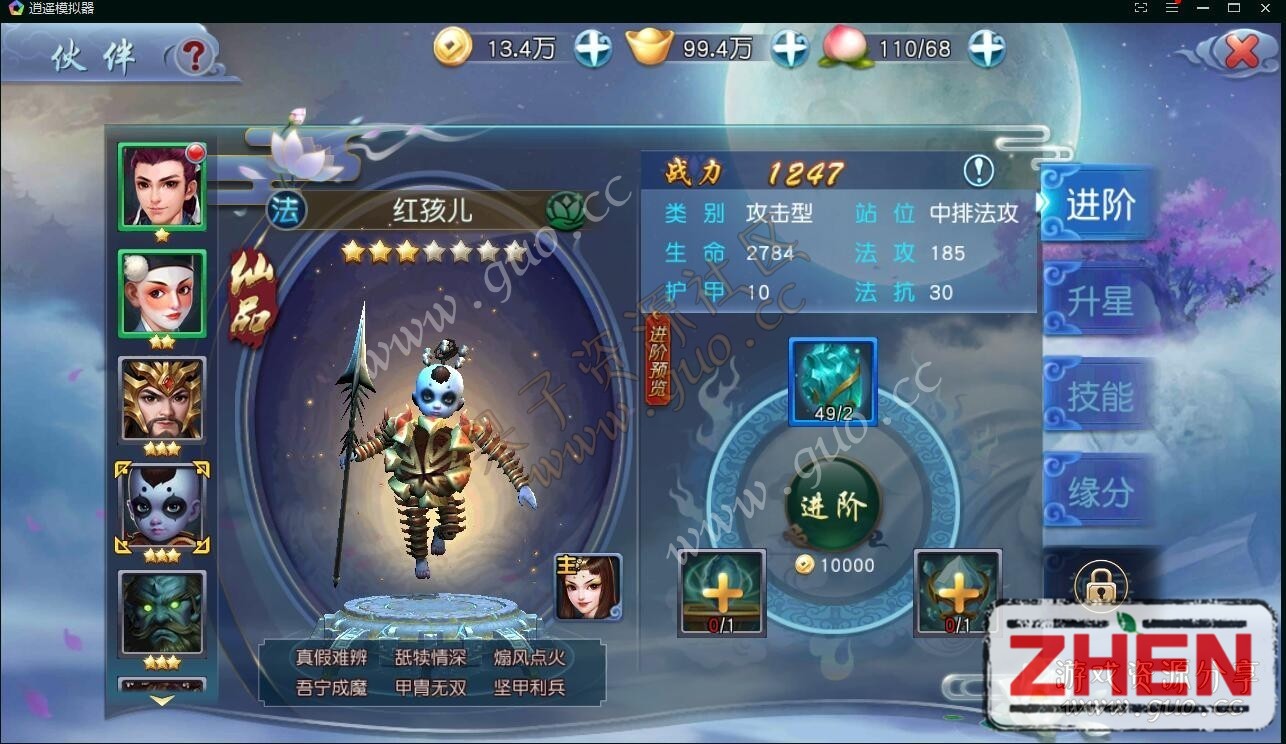This screenshot has width=1286, height=744.
Task: Select the purple-haired companion portrait
Action: coord(162,187)
